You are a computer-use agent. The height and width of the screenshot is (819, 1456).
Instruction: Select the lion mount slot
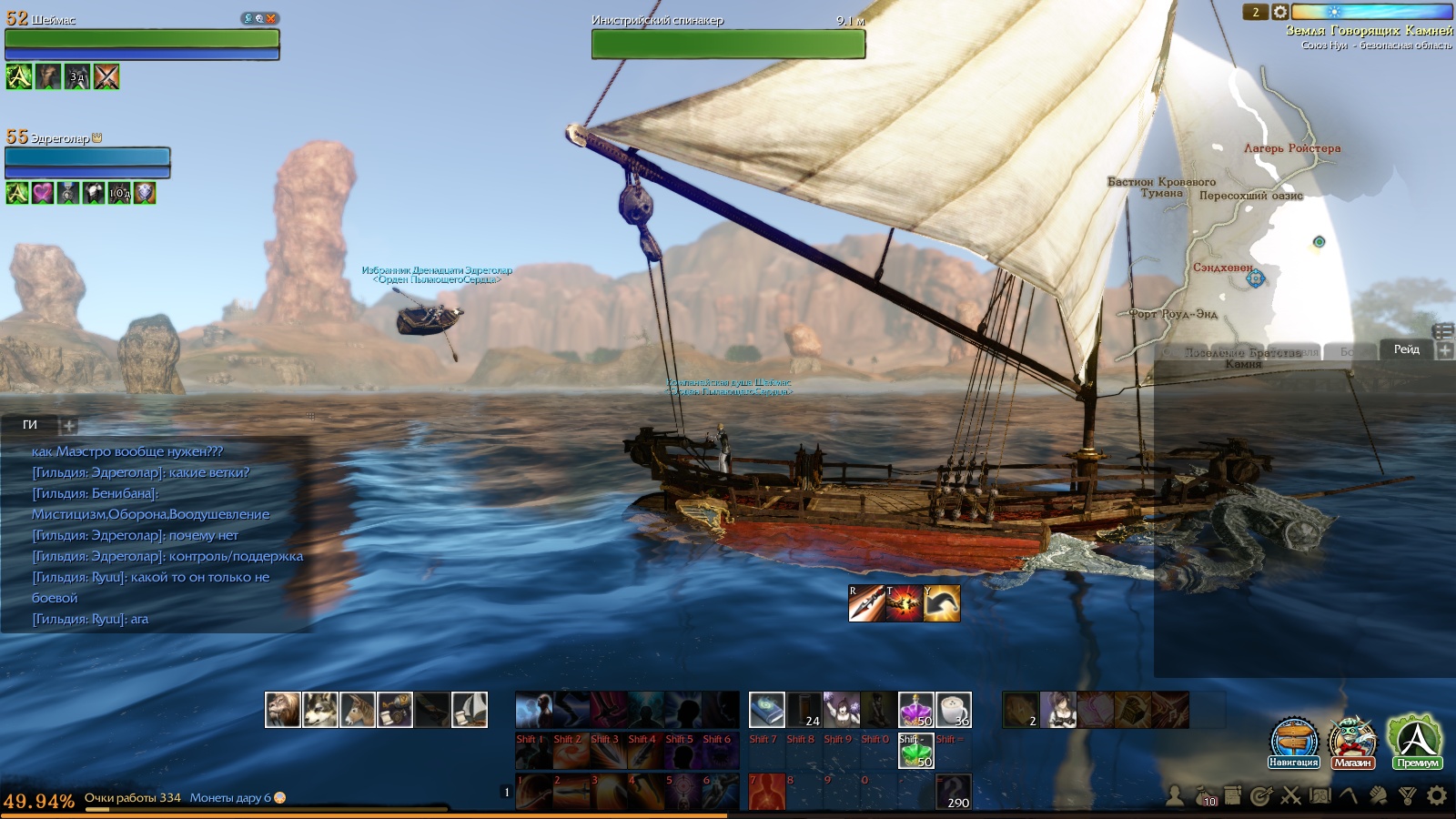(283, 710)
